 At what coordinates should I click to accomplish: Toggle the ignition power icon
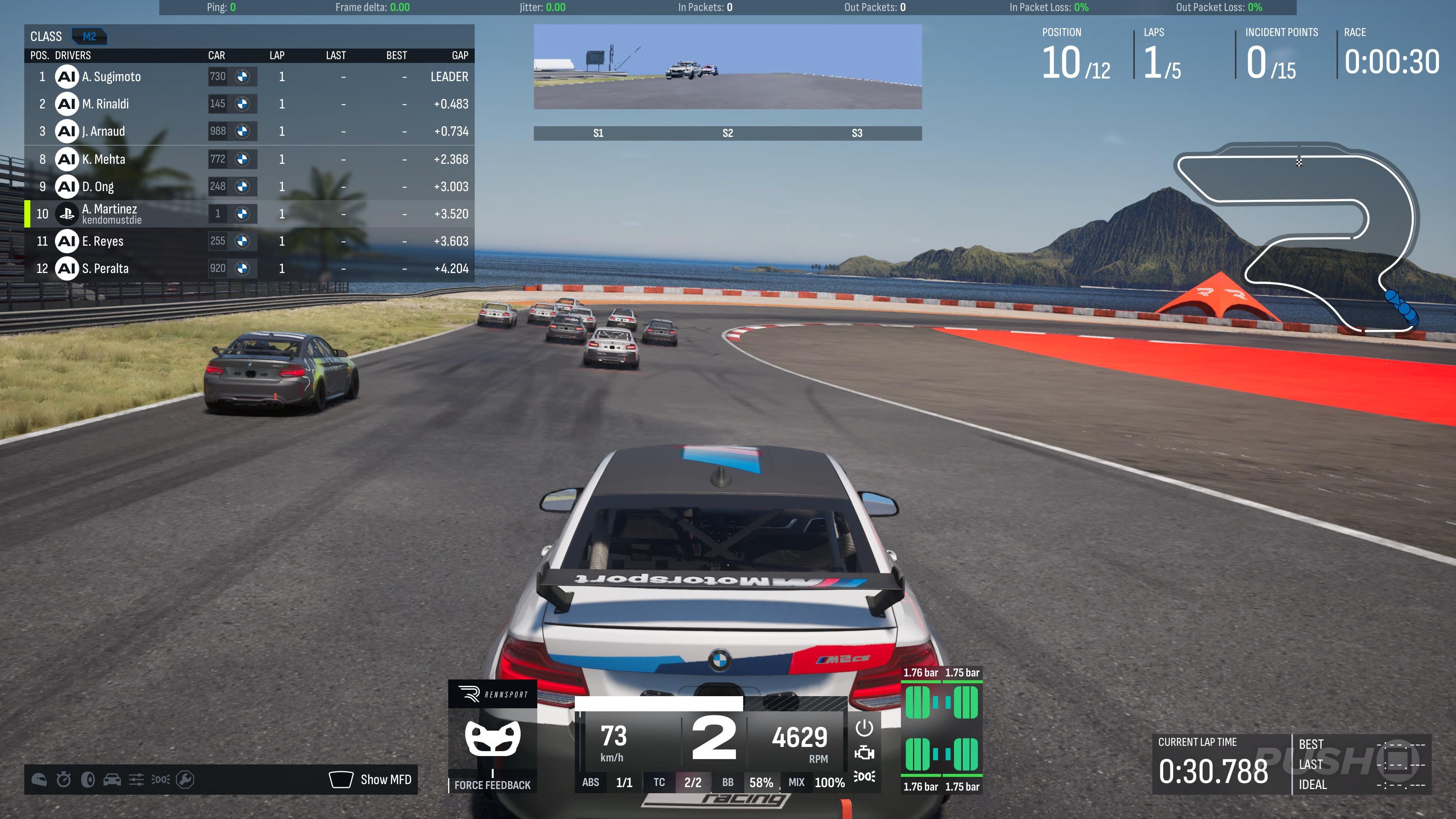(x=864, y=728)
